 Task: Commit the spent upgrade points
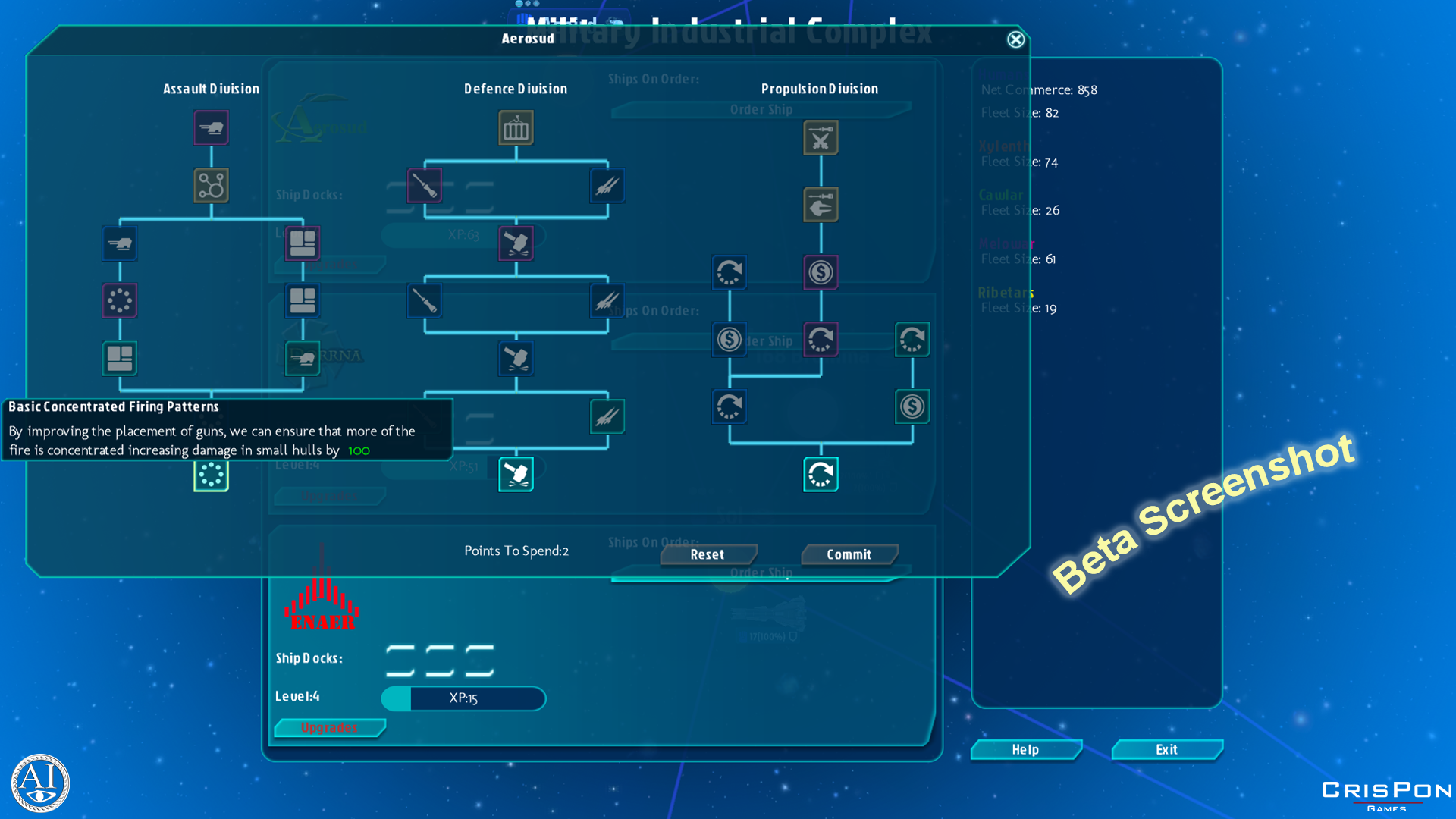[x=849, y=554]
